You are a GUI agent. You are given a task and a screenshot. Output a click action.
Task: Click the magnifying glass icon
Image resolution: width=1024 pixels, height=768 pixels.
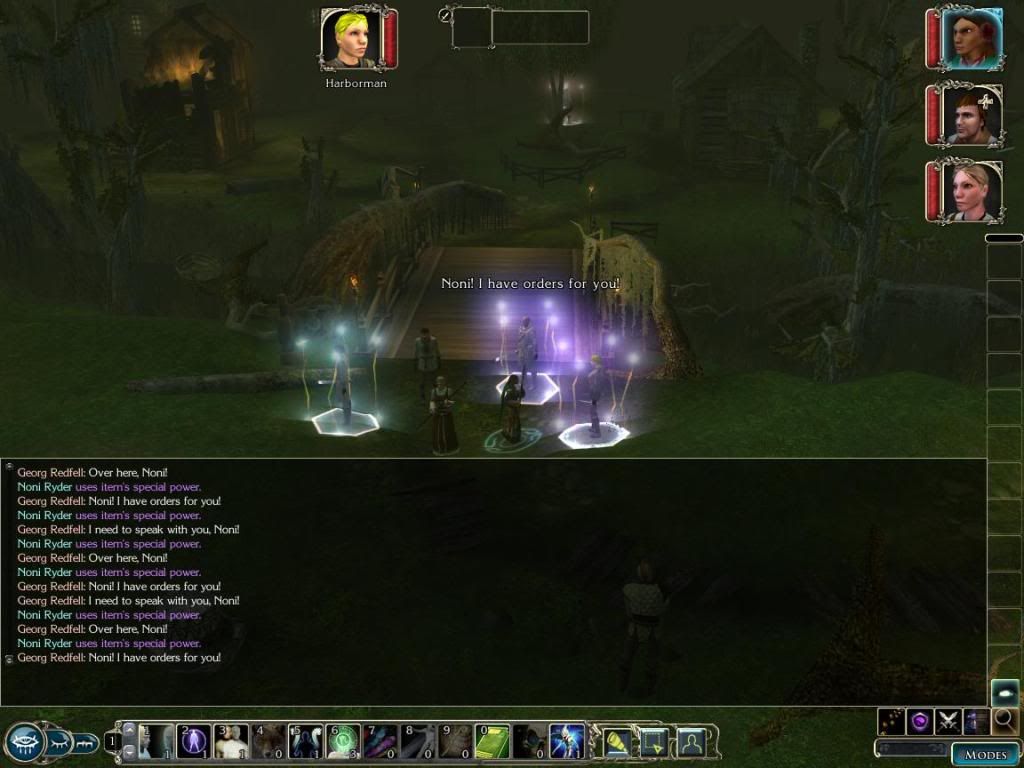[1004, 720]
